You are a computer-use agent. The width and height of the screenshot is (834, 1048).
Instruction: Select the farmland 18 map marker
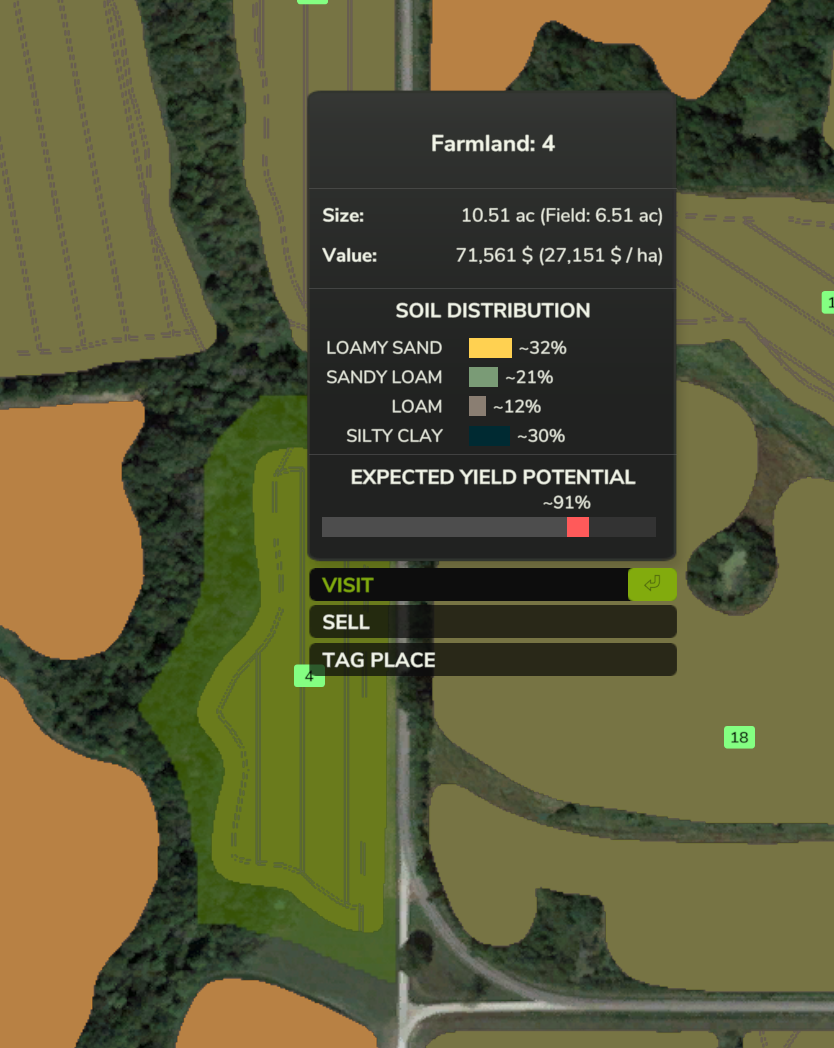pyautogui.click(x=739, y=738)
